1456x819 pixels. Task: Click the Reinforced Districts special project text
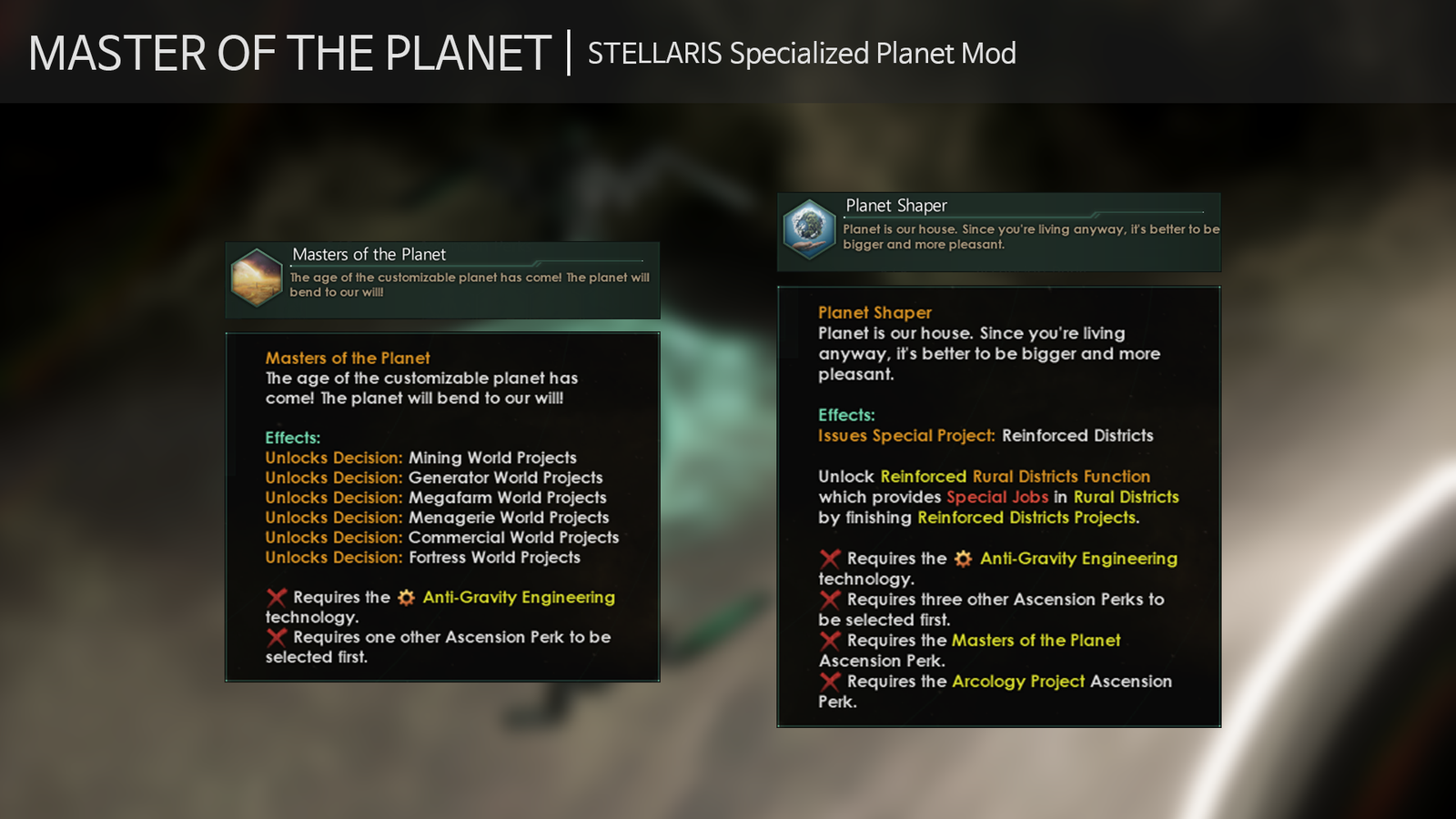pyautogui.click(x=1077, y=436)
